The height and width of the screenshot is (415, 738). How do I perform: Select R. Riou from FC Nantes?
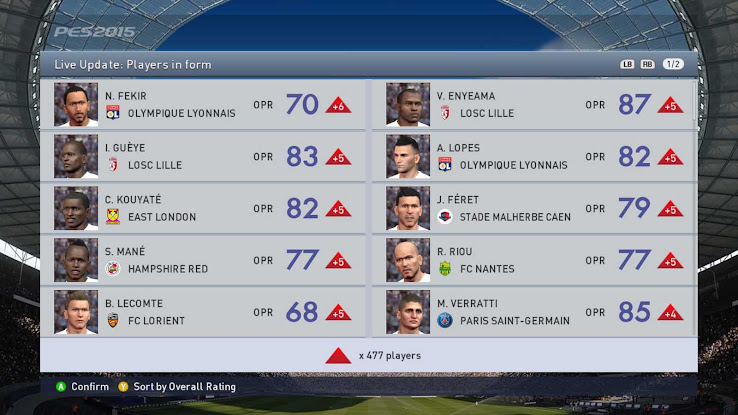[x=535, y=260]
